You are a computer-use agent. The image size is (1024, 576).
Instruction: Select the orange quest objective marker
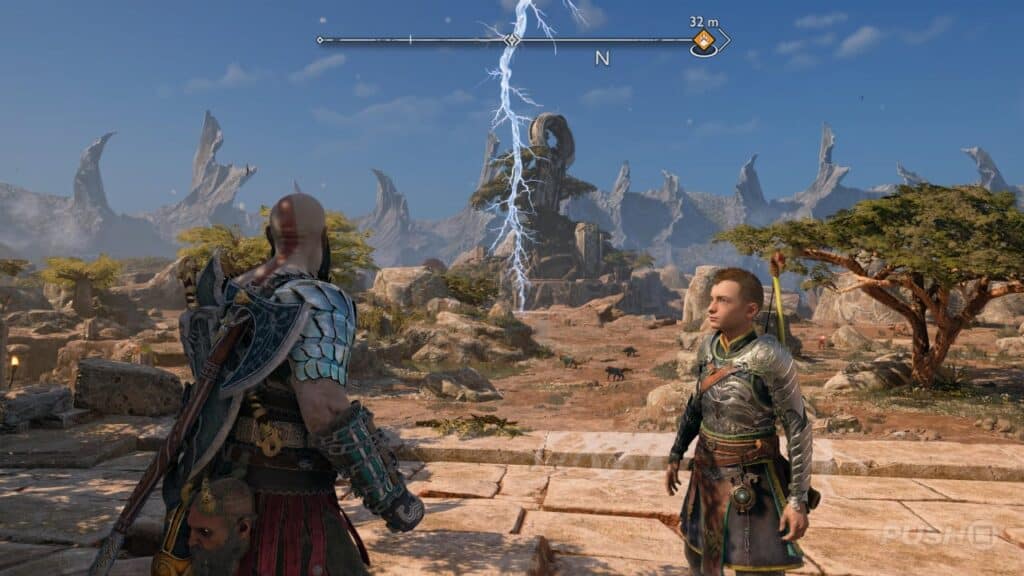[704, 41]
